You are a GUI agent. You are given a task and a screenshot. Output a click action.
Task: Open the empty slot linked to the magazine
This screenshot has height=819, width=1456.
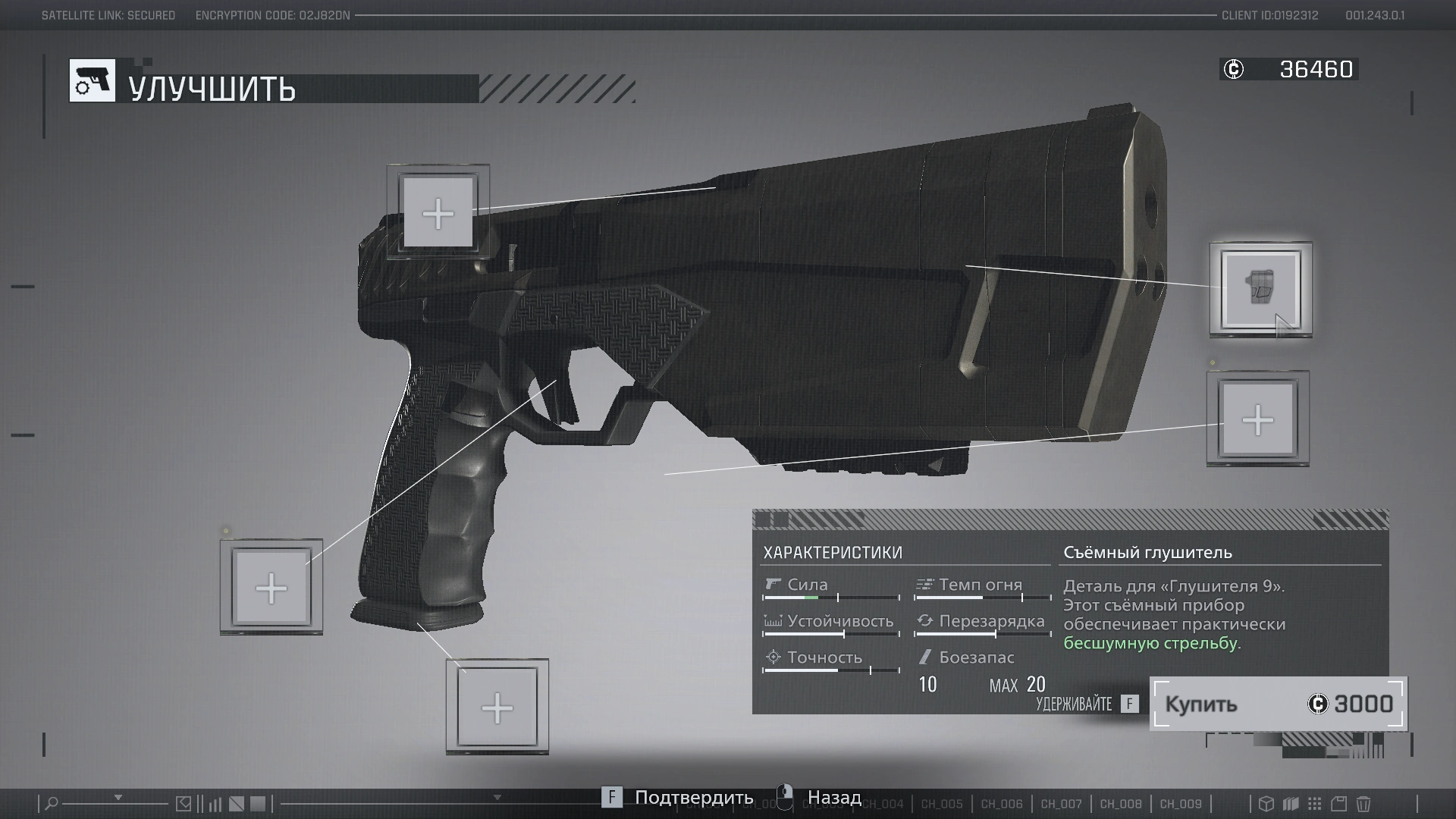coord(497,708)
